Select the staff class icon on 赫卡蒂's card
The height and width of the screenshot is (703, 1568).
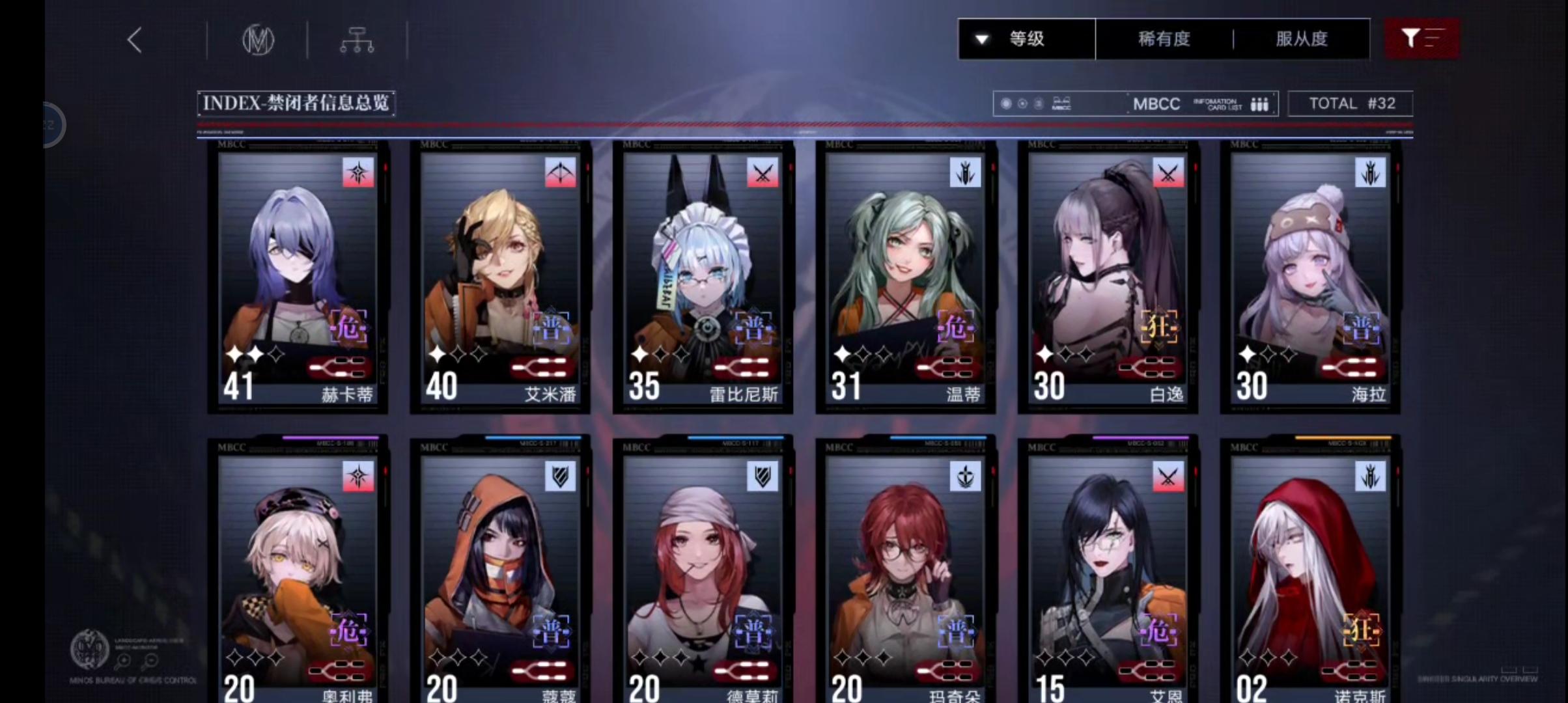click(357, 173)
